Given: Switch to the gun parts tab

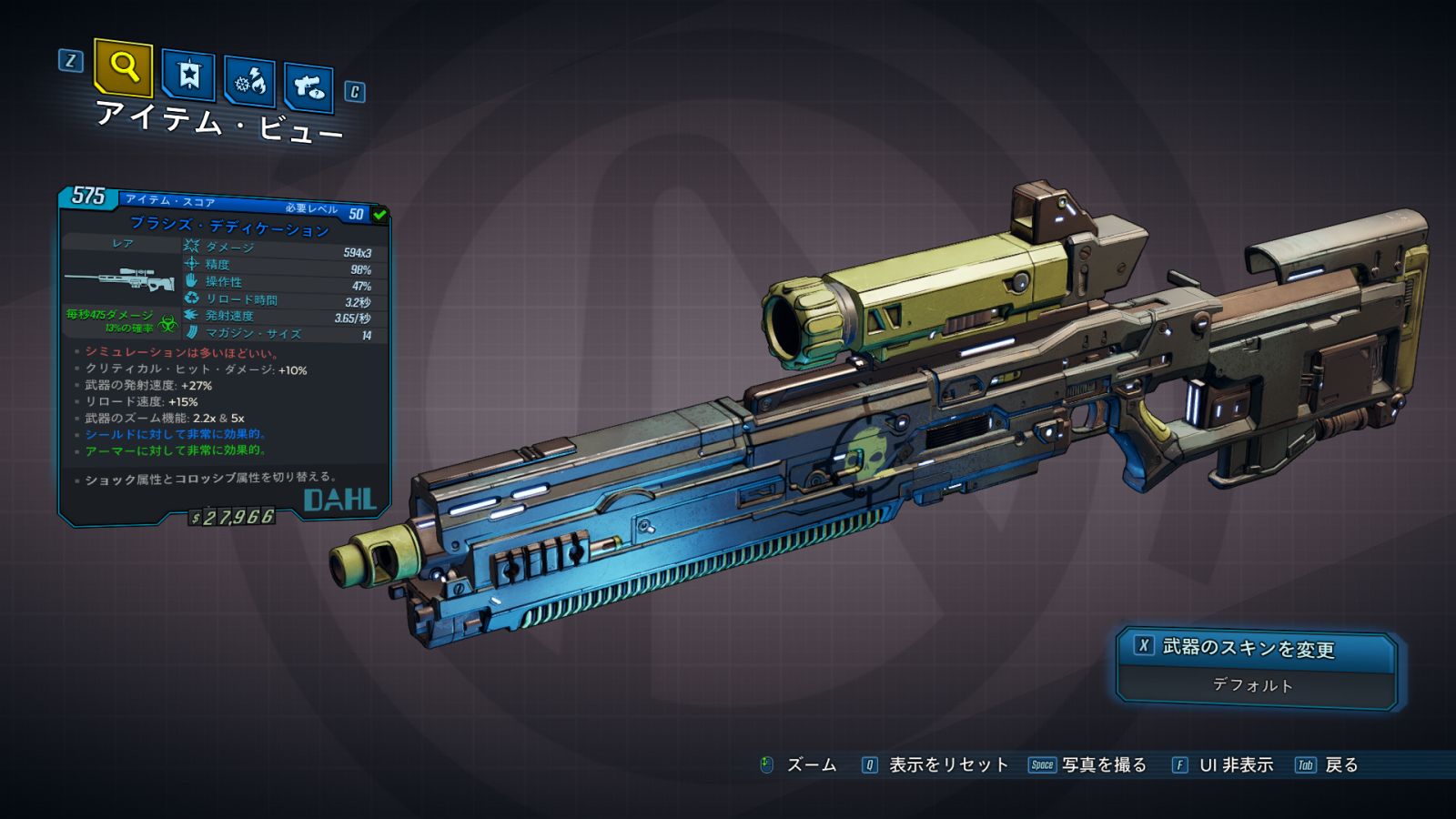Looking at the screenshot, I should (308, 87).
